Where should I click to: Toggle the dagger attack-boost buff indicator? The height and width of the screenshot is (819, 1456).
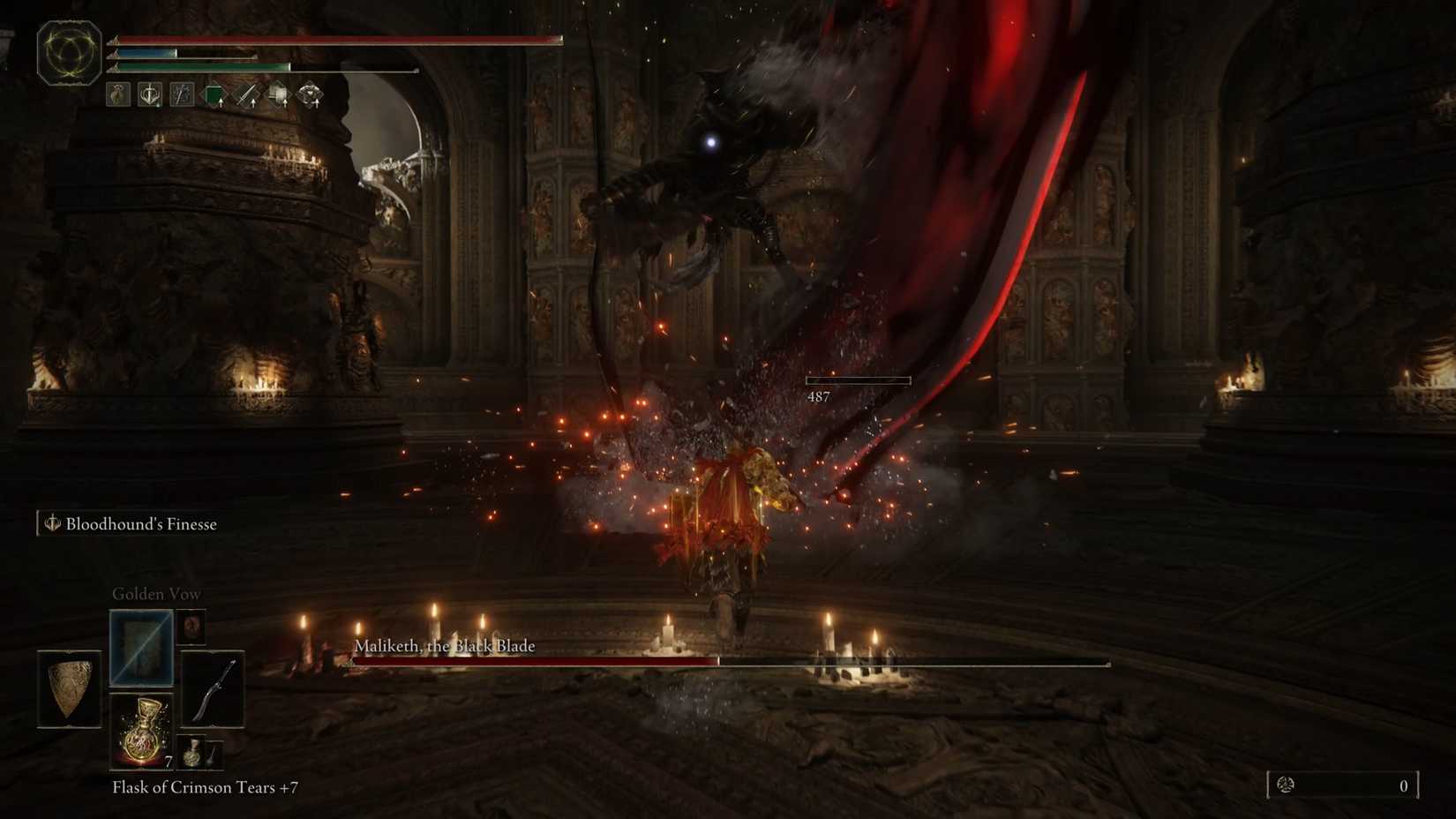click(247, 94)
